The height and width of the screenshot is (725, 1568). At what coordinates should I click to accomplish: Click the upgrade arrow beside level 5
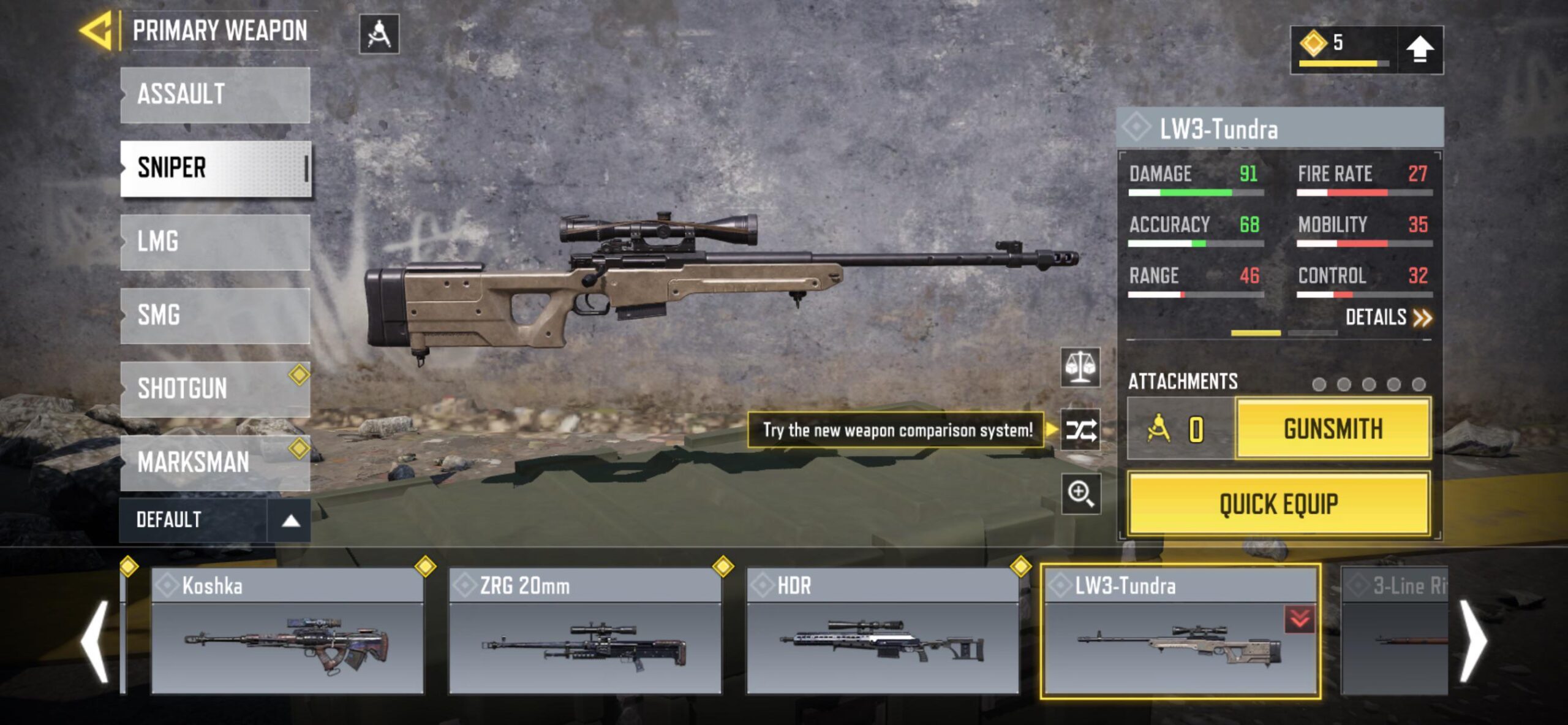[x=1420, y=50]
